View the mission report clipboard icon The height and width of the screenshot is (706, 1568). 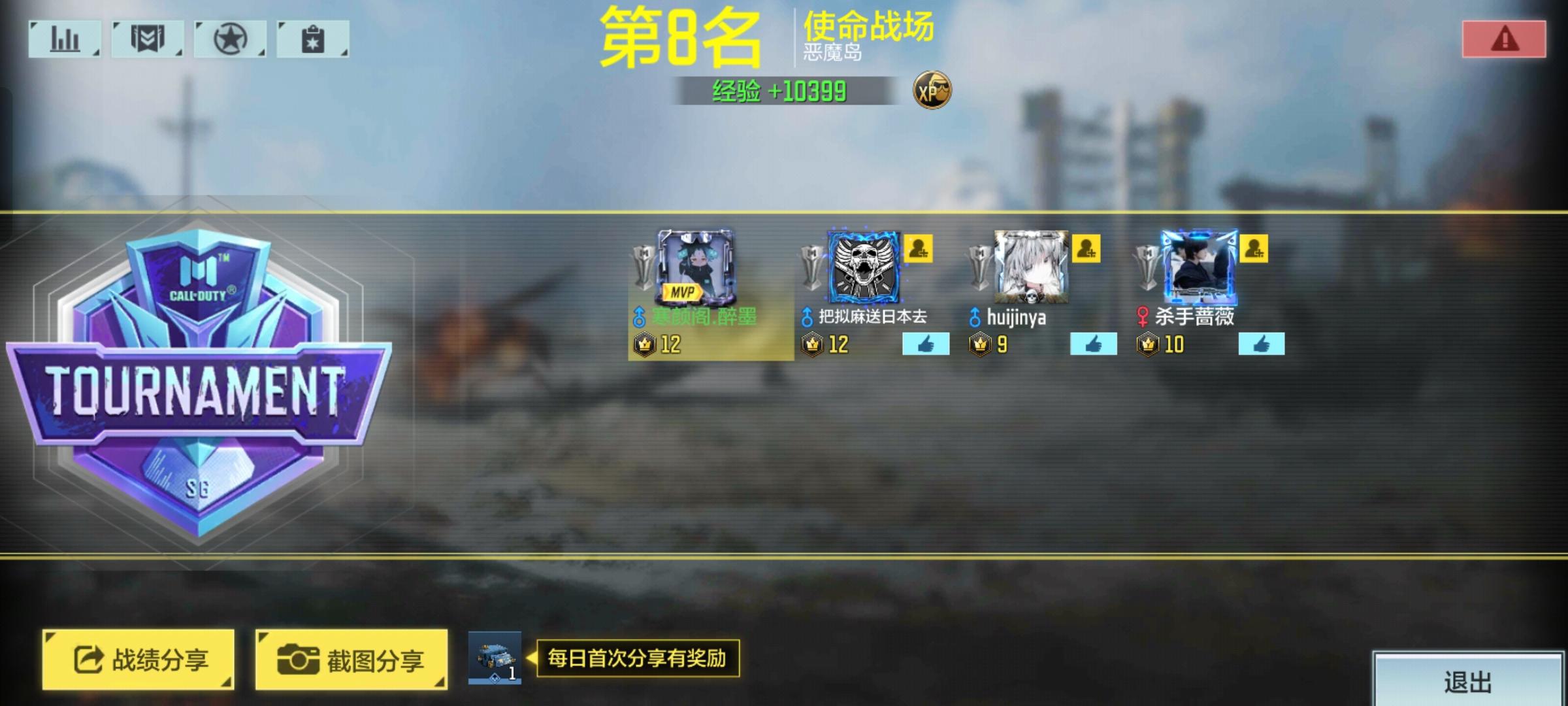point(313,39)
